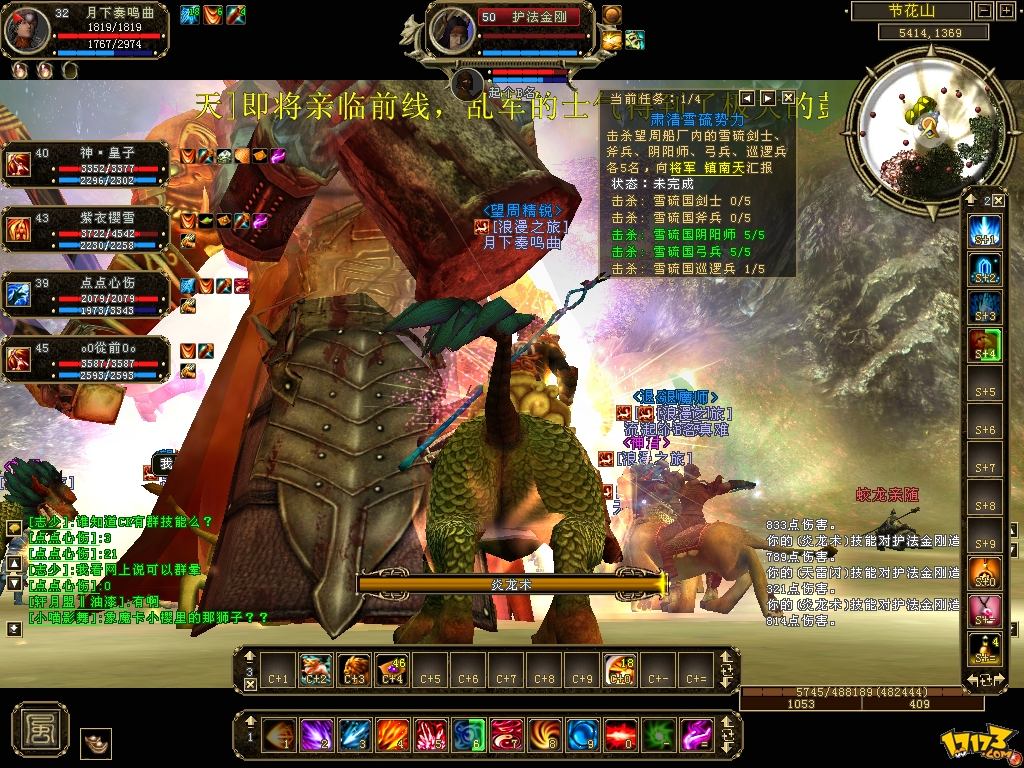This screenshot has width=1024, height=768.
Task: Use the S+1 blue lightning skill
Action: click(985, 233)
